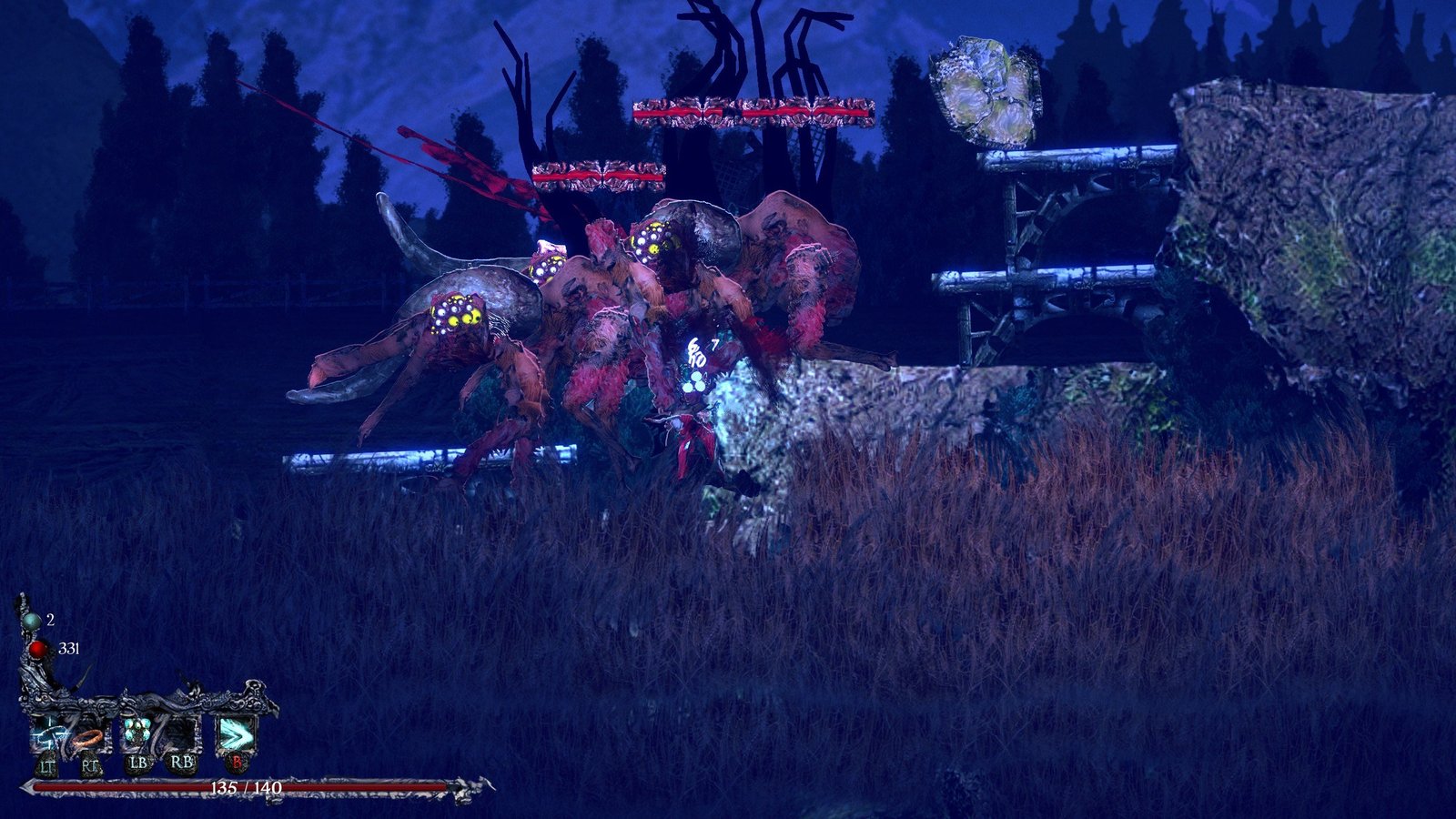
Task: Trigger the cyan arrow dash ability
Action: (236, 733)
